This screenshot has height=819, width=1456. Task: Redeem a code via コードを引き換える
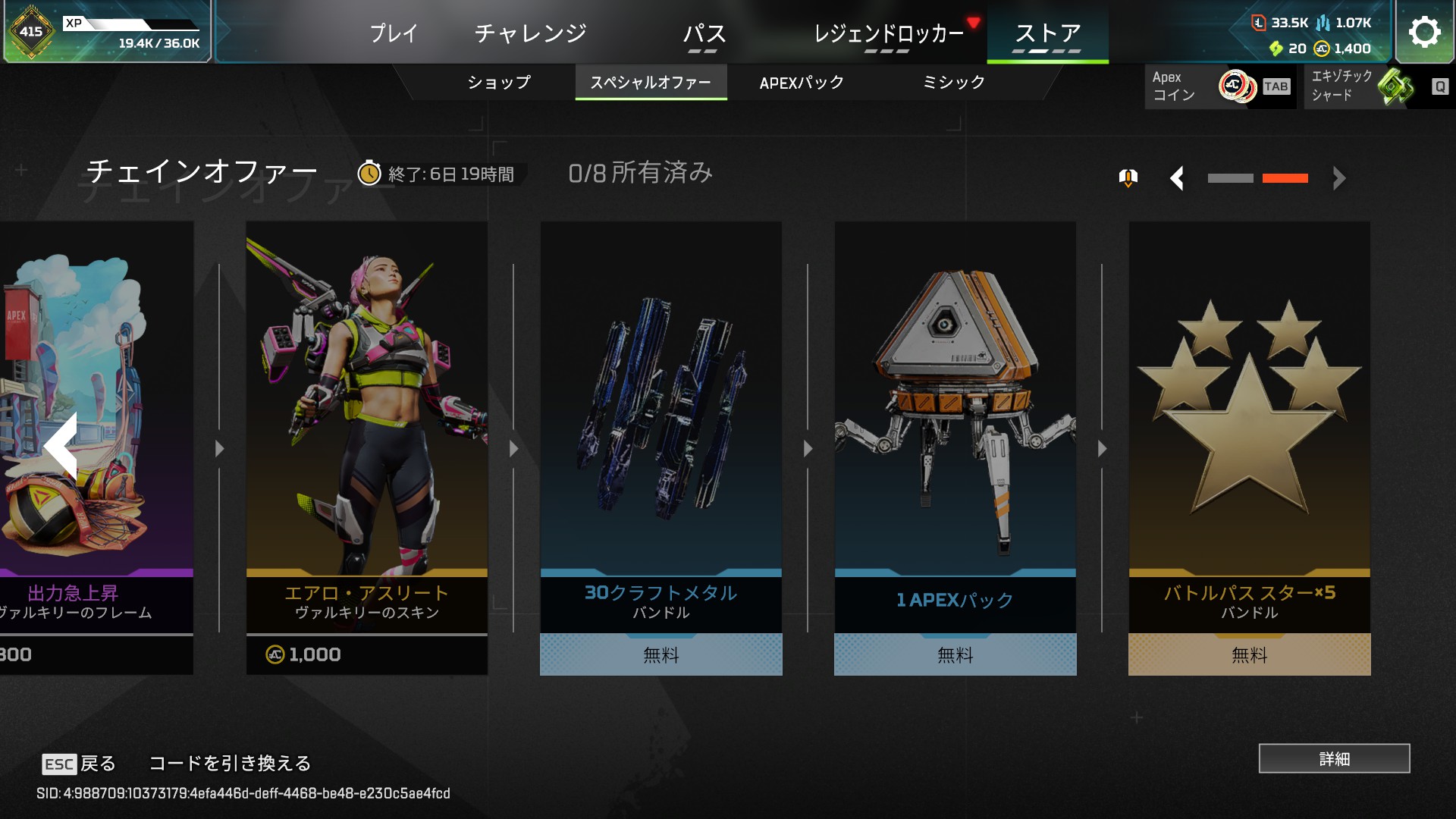[230, 763]
